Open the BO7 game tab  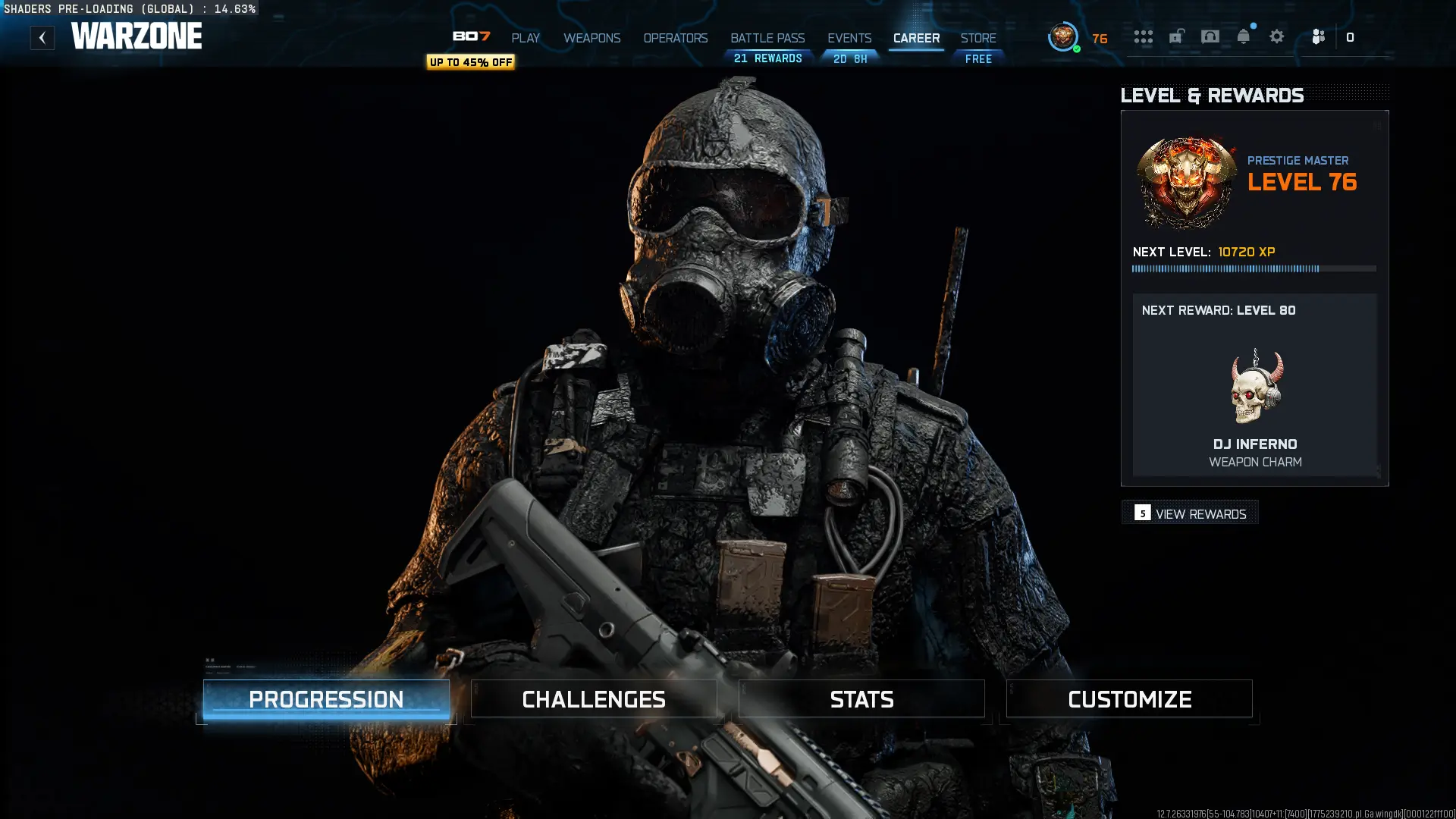[x=471, y=36]
